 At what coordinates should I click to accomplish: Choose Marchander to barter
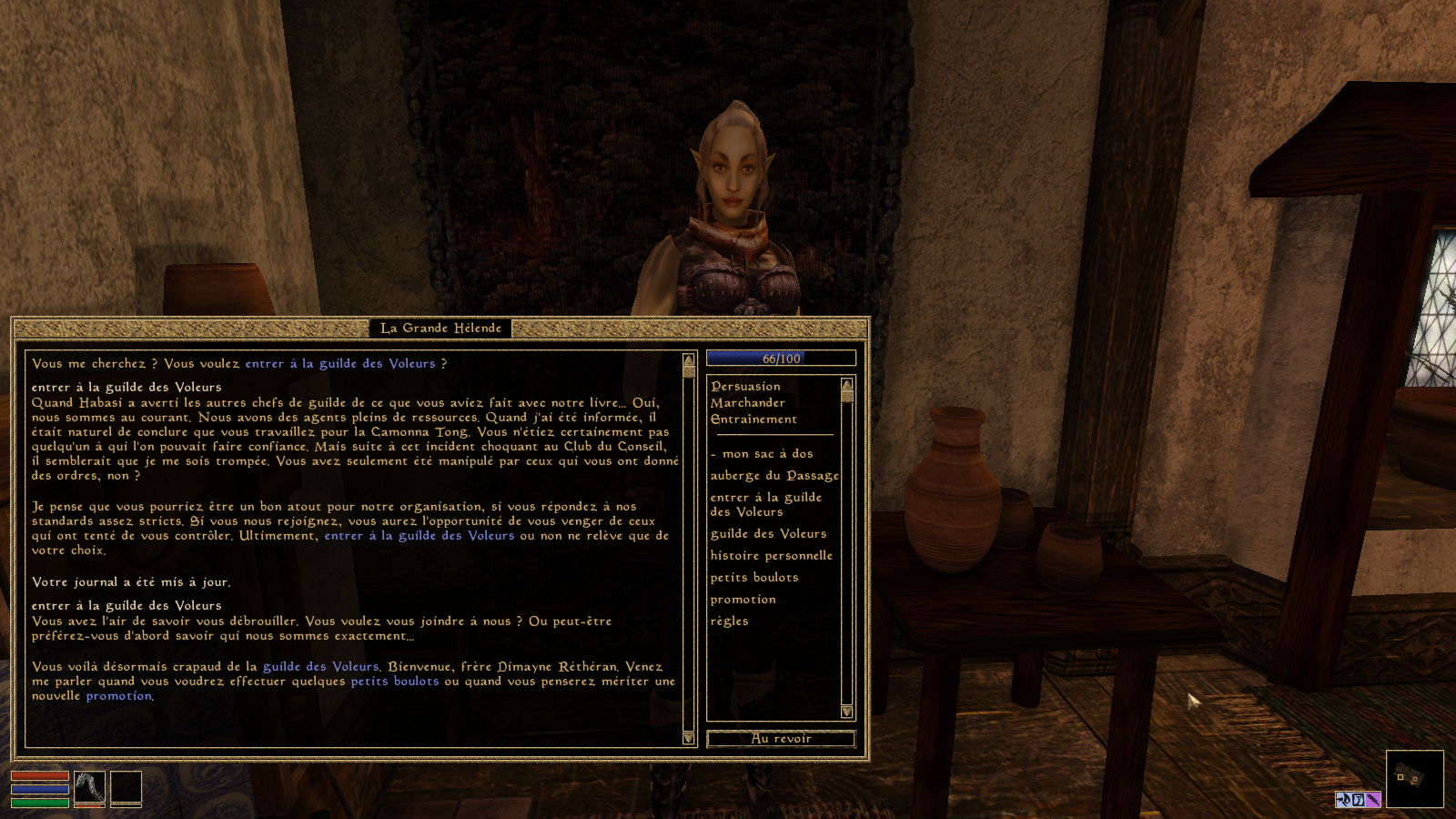tap(747, 403)
